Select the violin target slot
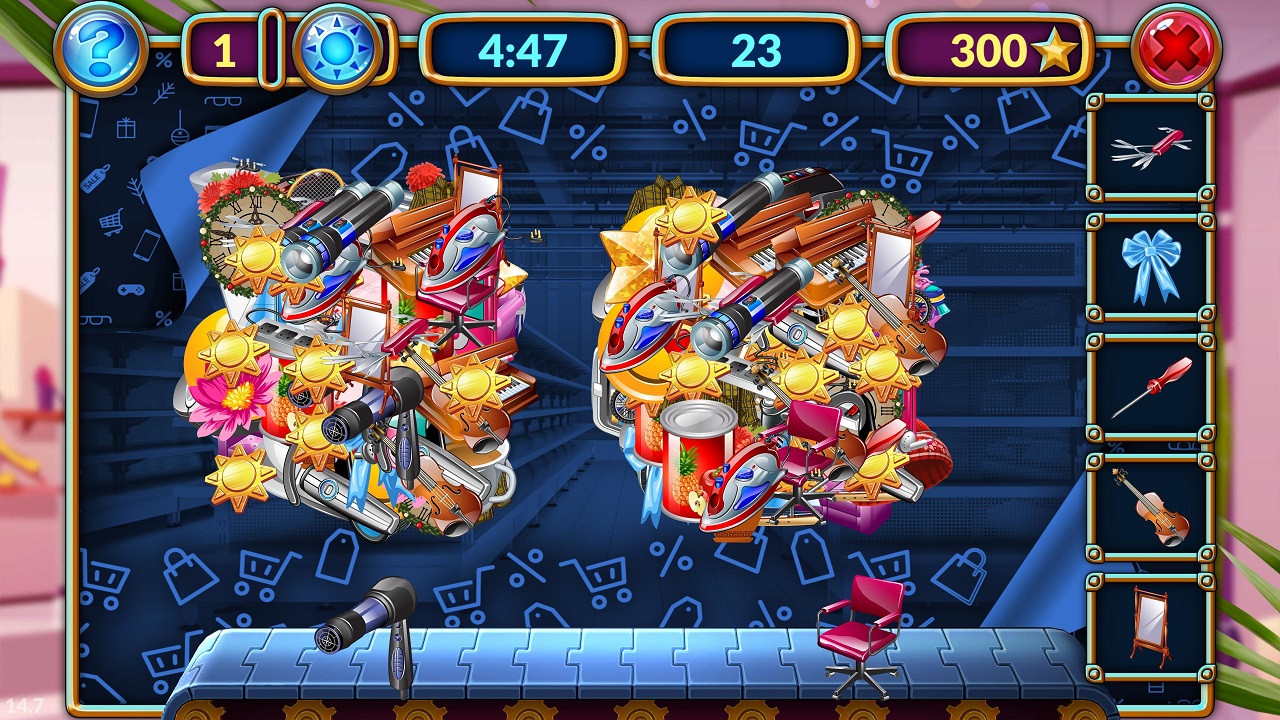This screenshot has height=720, width=1280. pyautogui.click(x=1151, y=507)
